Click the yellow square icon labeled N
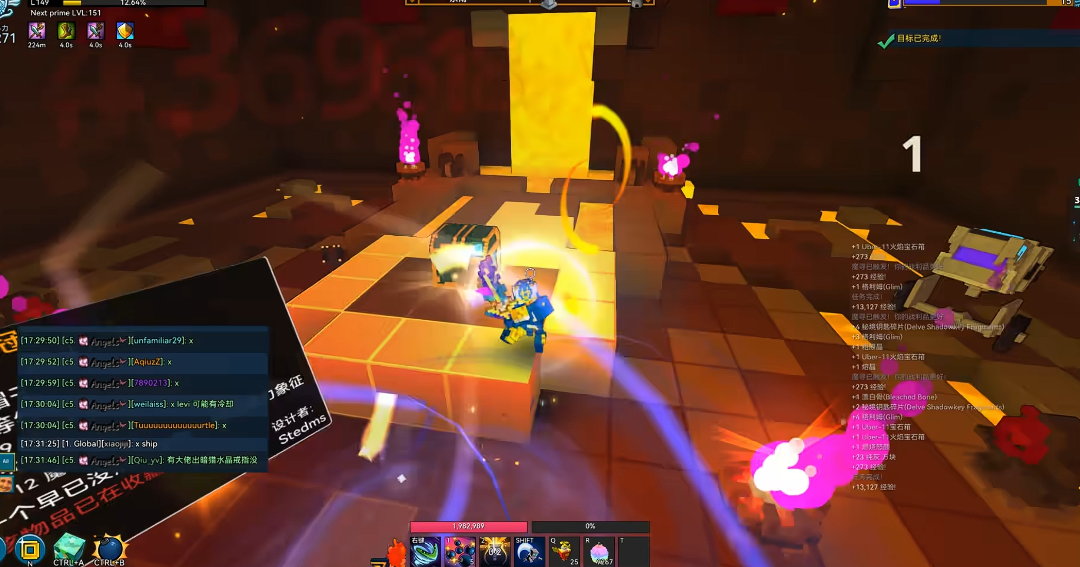Viewport: 1080px width, 567px height. coord(30,549)
